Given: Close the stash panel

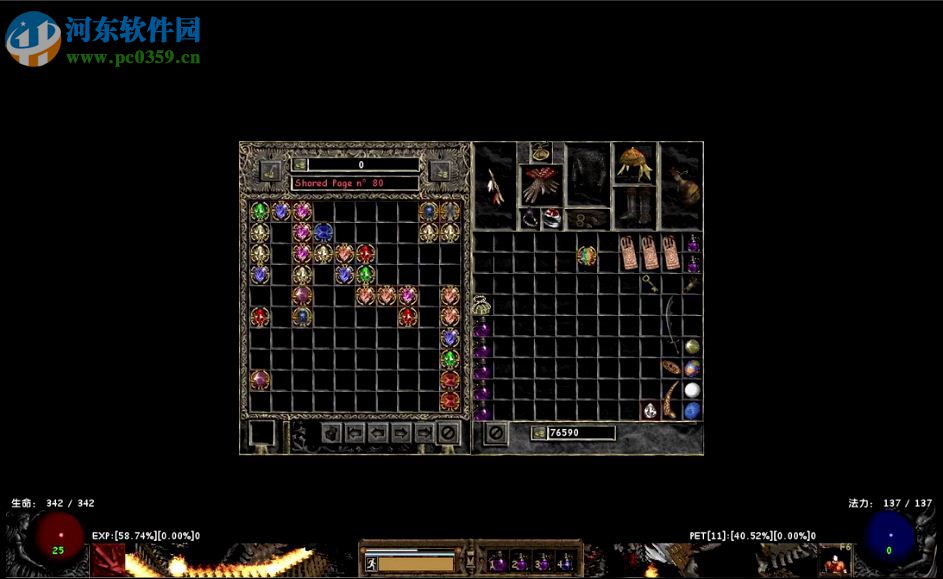Looking at the screenshot, I should 449,433.
